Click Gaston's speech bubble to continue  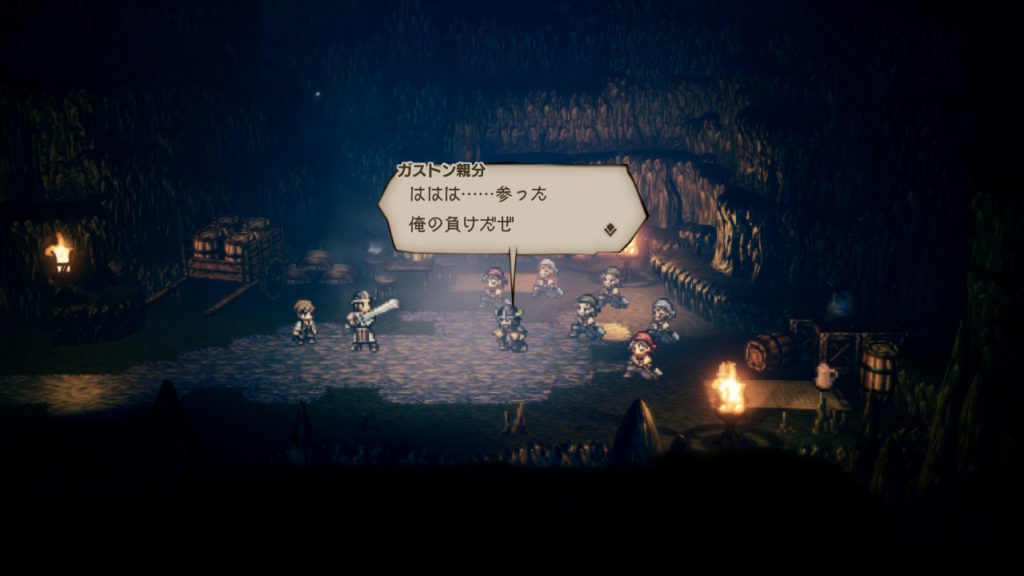[510, 209]
